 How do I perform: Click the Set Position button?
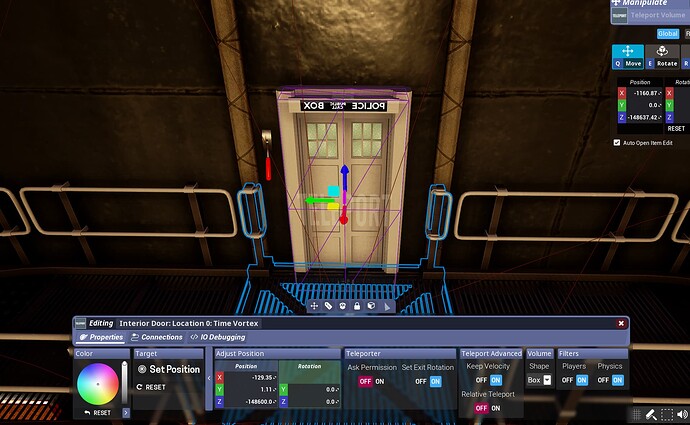pos(169,369)
